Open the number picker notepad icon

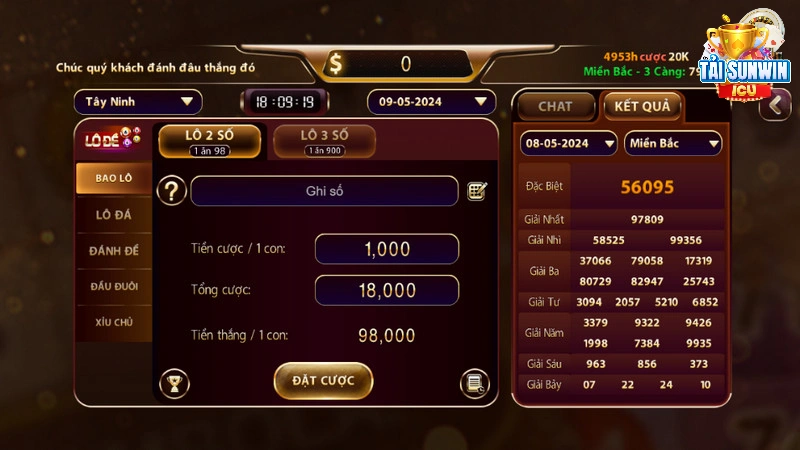point(477,191)
